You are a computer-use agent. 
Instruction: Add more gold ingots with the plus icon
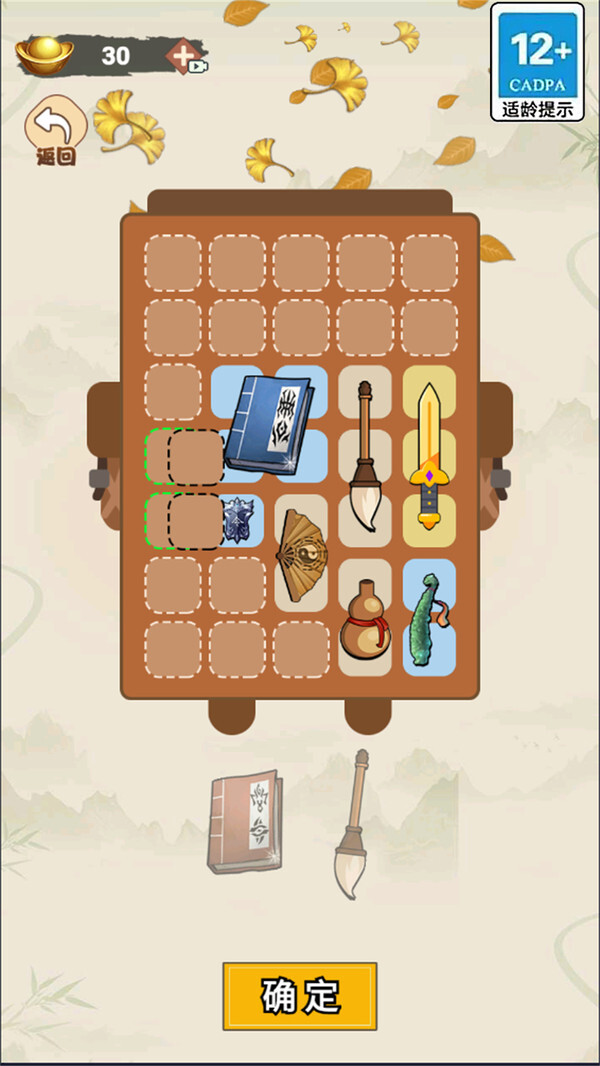coord(185,56)
